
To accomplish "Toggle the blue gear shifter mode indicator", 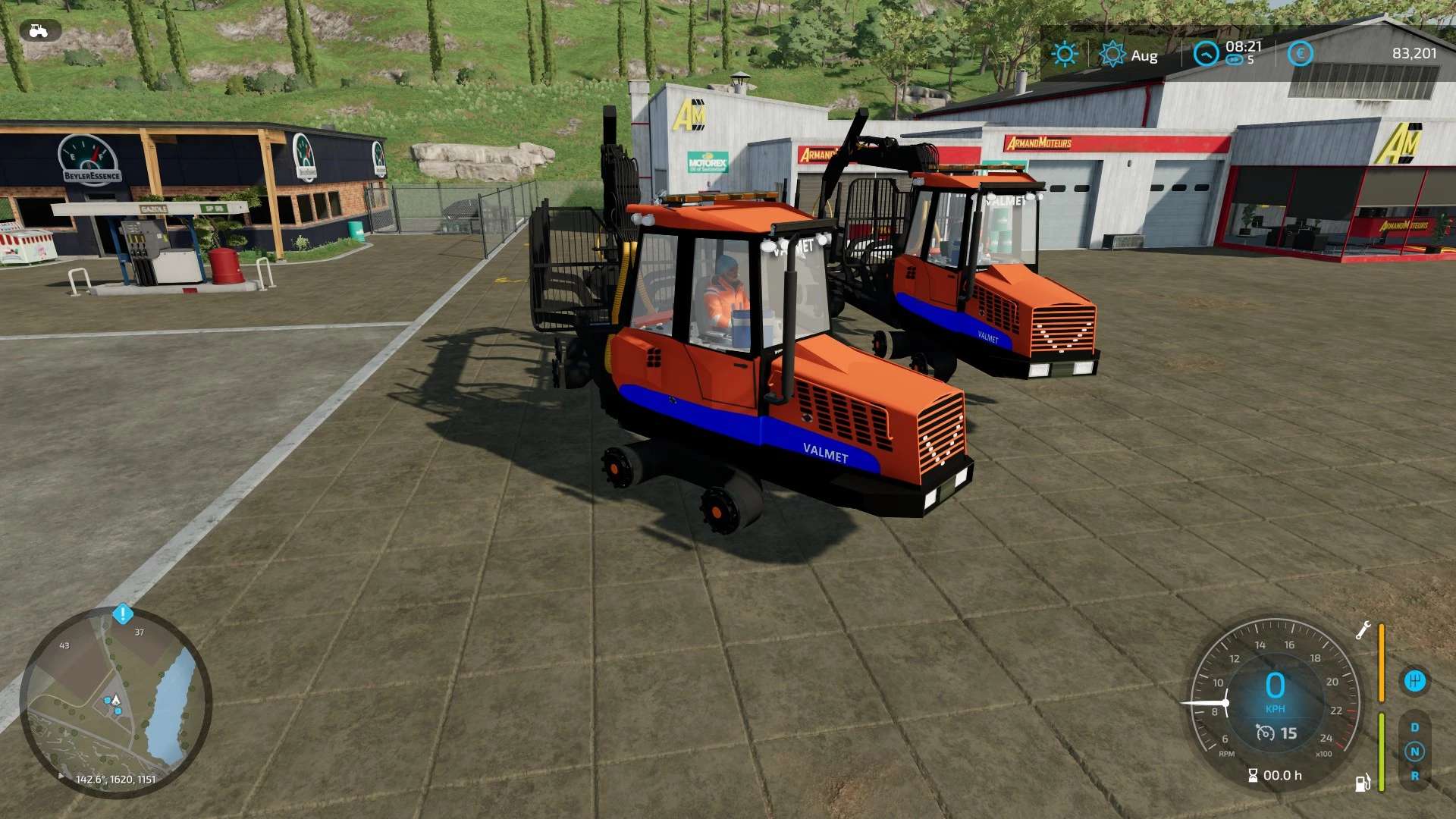I will (1414, 680).
